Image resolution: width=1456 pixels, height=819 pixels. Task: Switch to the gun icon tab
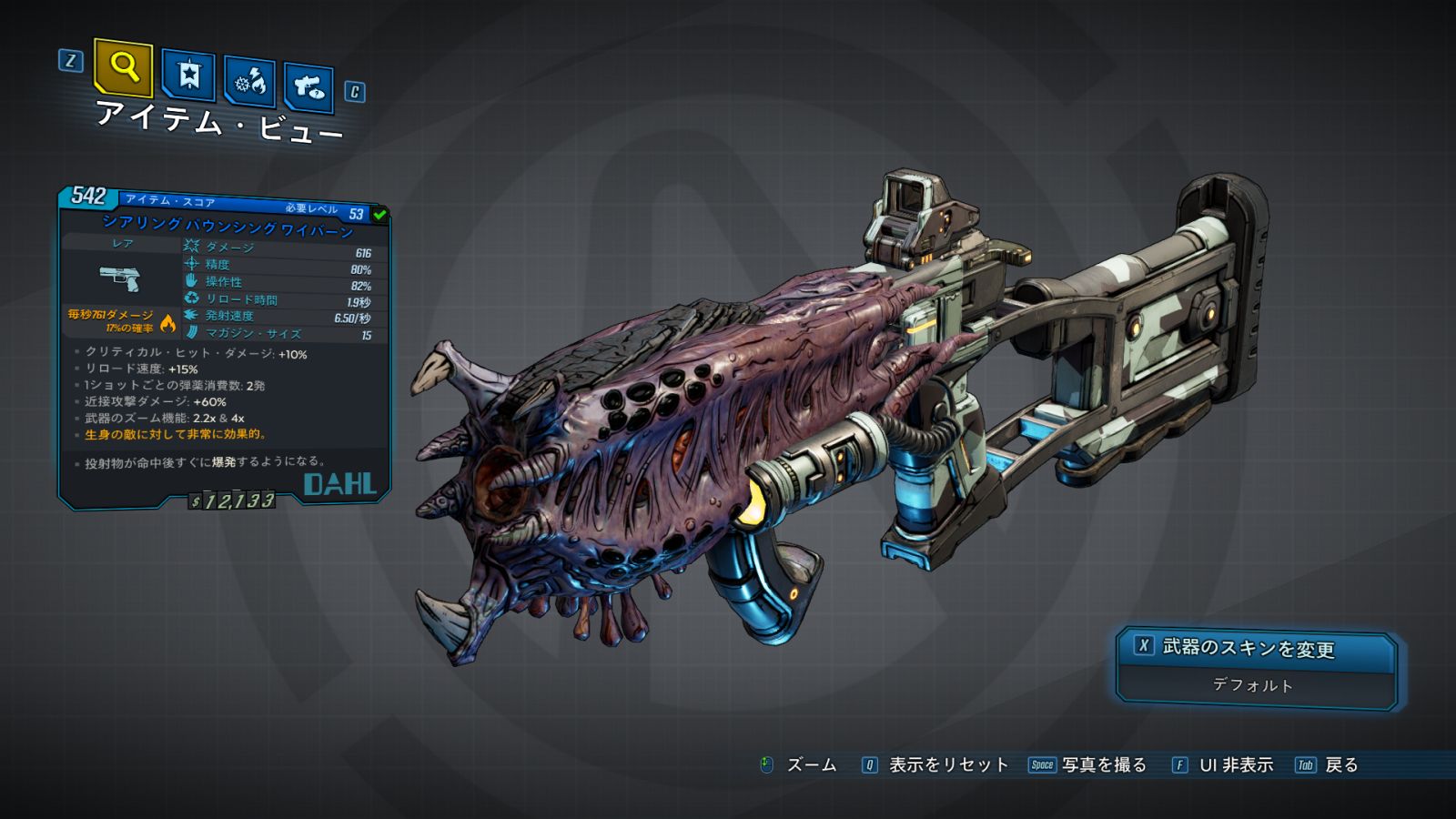click(308, 87)
